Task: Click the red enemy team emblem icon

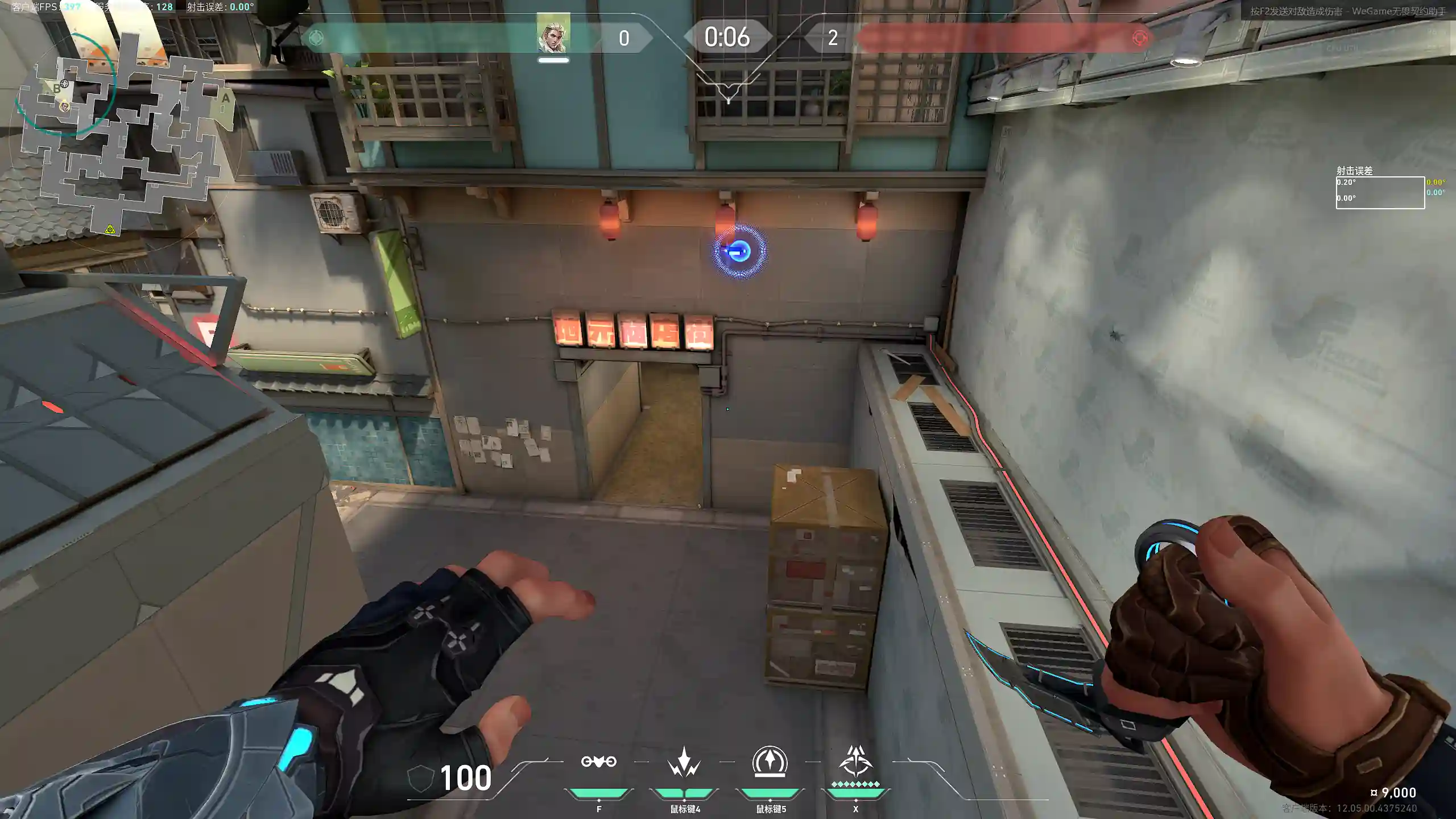Action: (x=1139, y=38)
